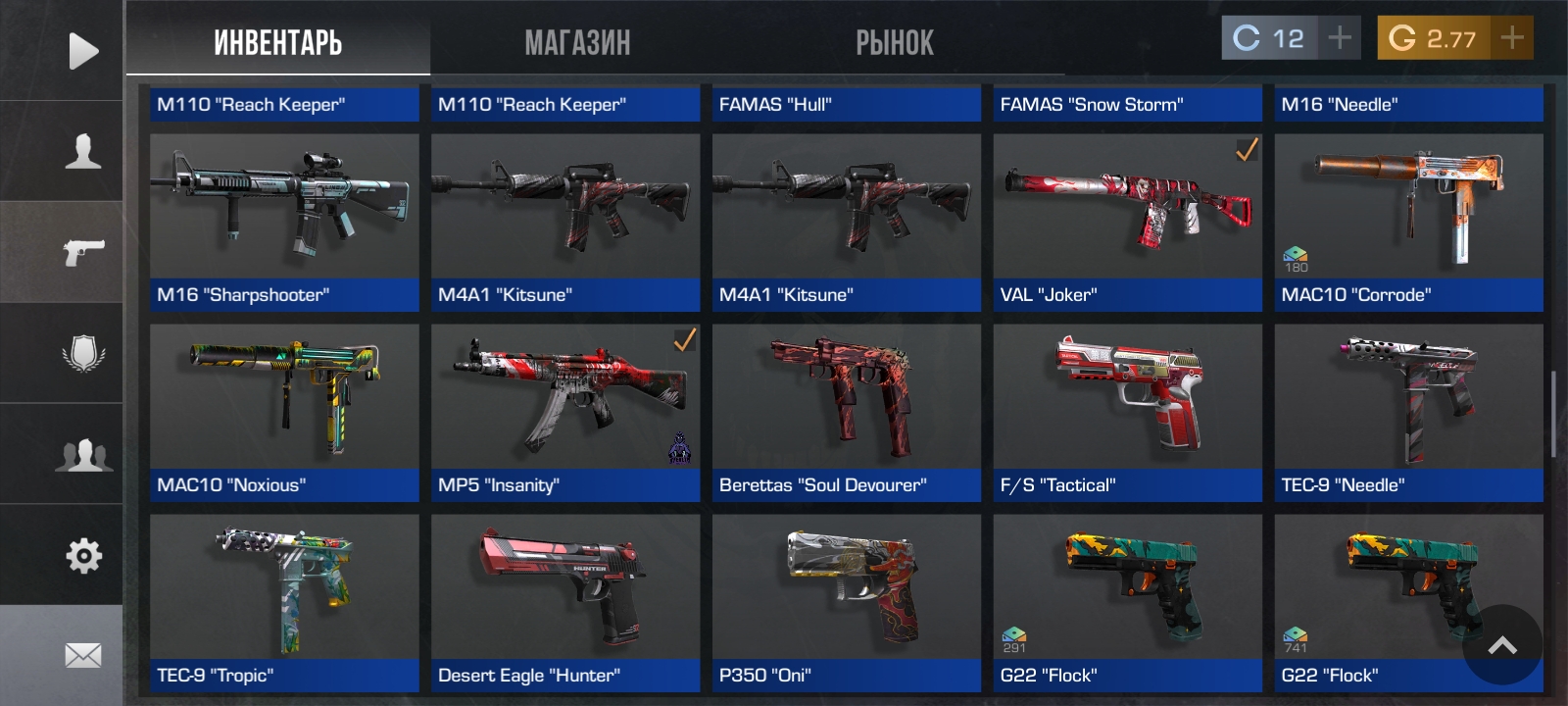
Task: Choose the Berettas "Soul Devourer" skin
Action: pos(846,412)
